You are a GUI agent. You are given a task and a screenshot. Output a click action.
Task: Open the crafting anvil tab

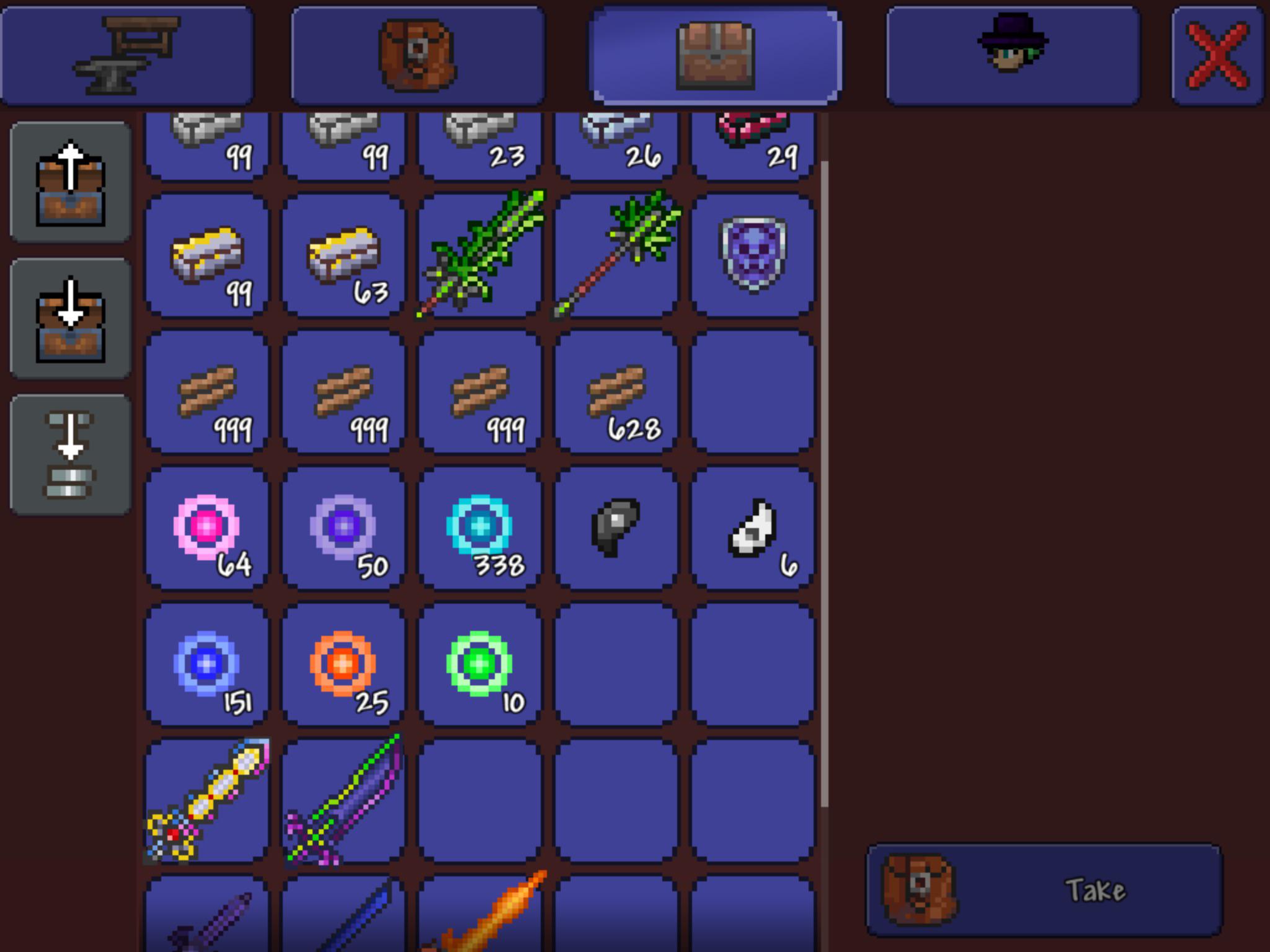click(127, 53)
